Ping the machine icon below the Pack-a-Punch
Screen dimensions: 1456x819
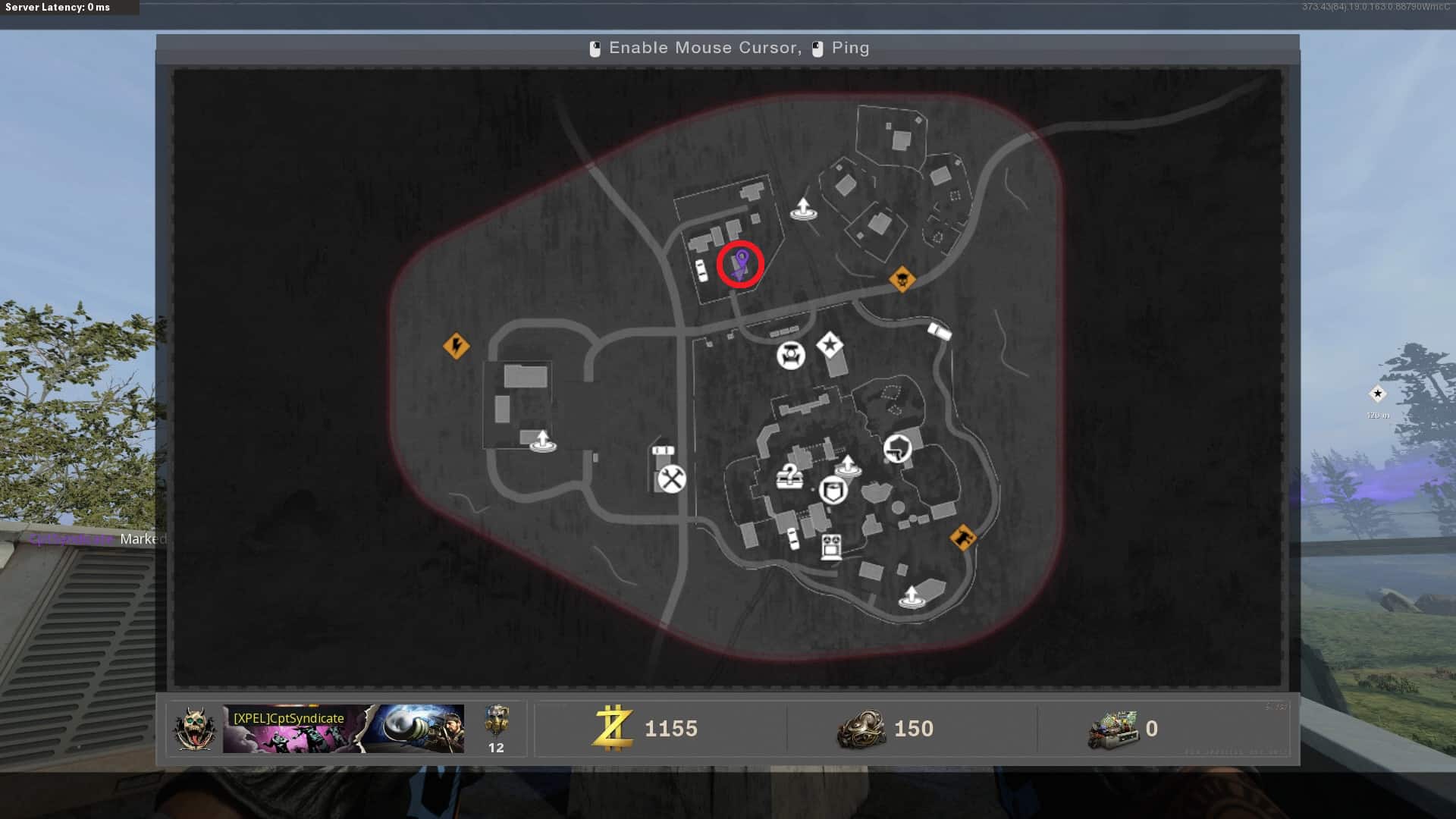pyautogui.click(x=831, y=546)
